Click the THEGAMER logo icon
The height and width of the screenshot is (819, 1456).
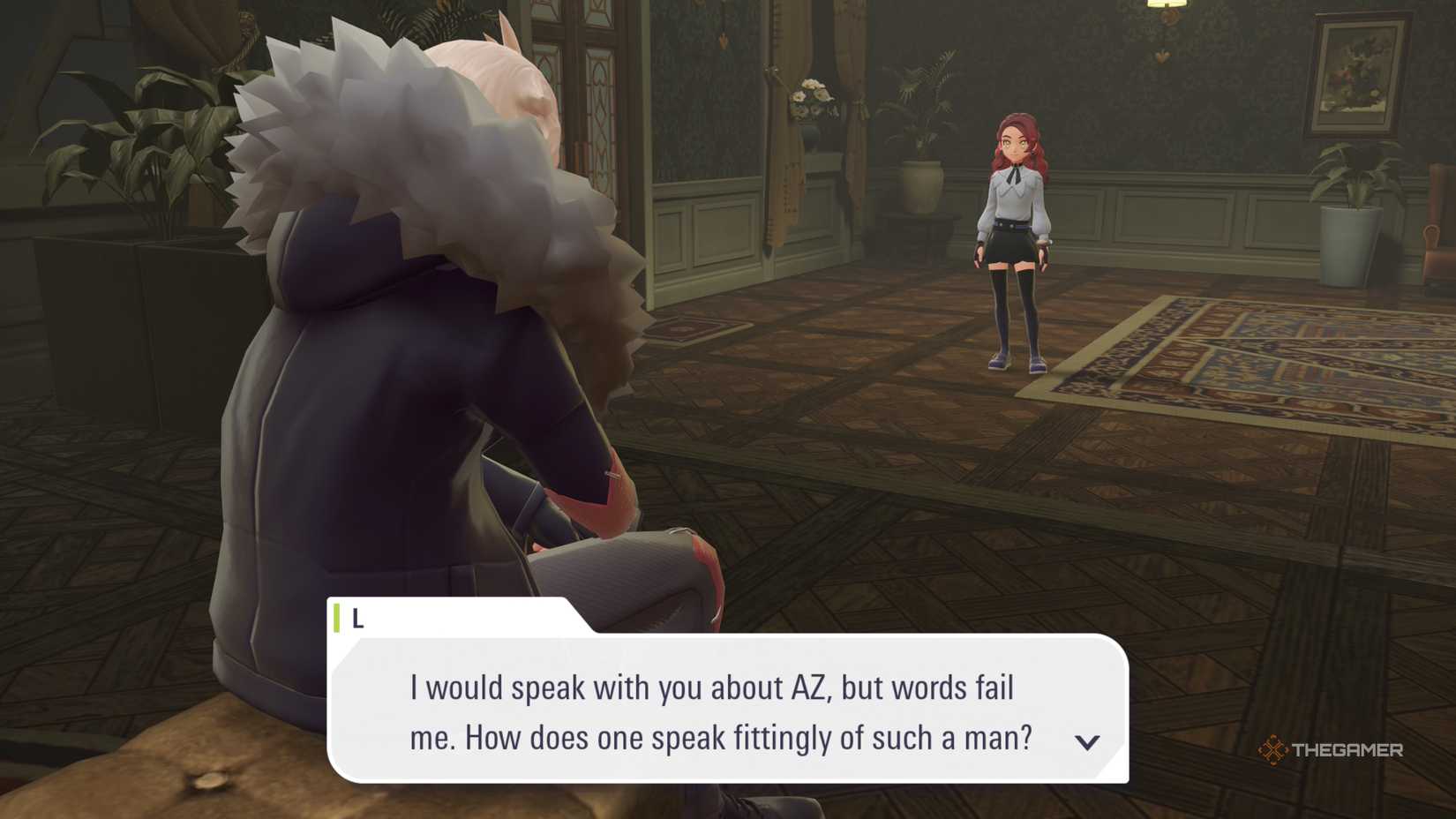(1274, 751)
